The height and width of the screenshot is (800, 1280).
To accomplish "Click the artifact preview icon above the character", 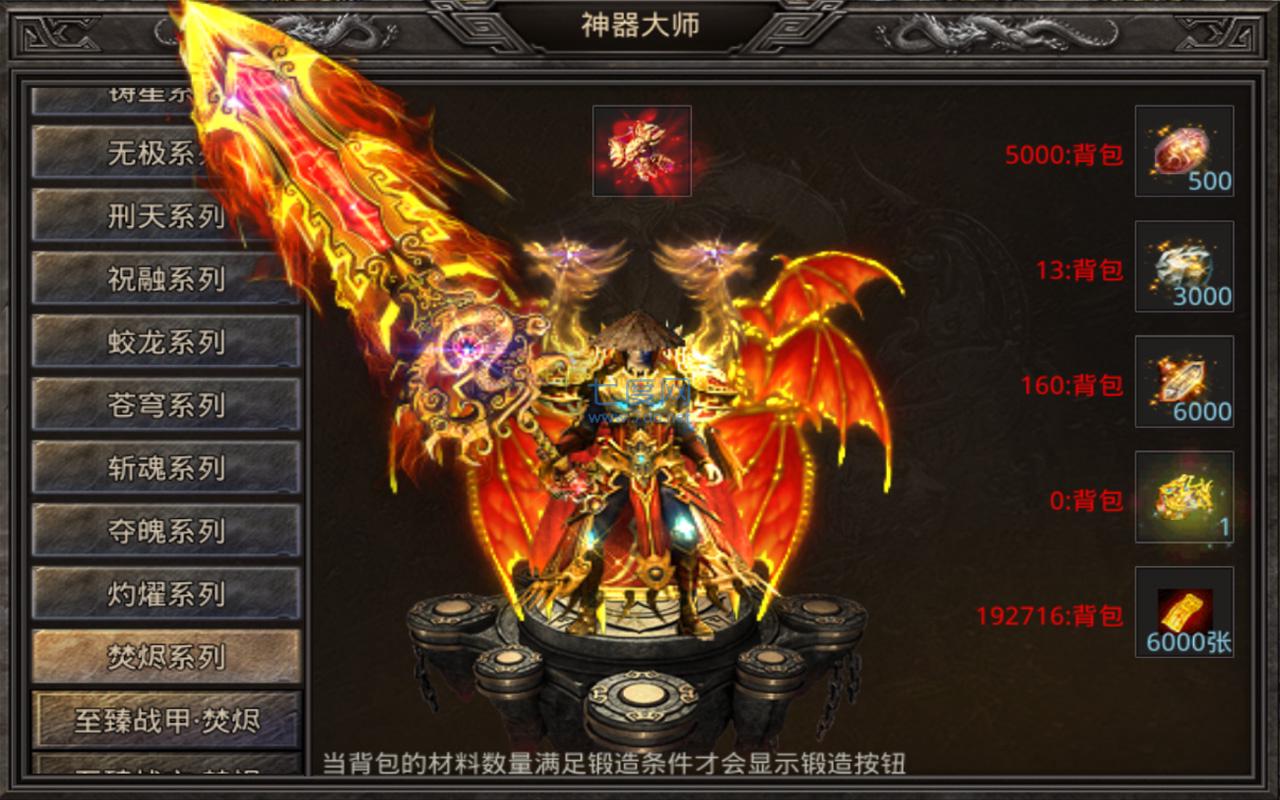I will tap(641, 150).
